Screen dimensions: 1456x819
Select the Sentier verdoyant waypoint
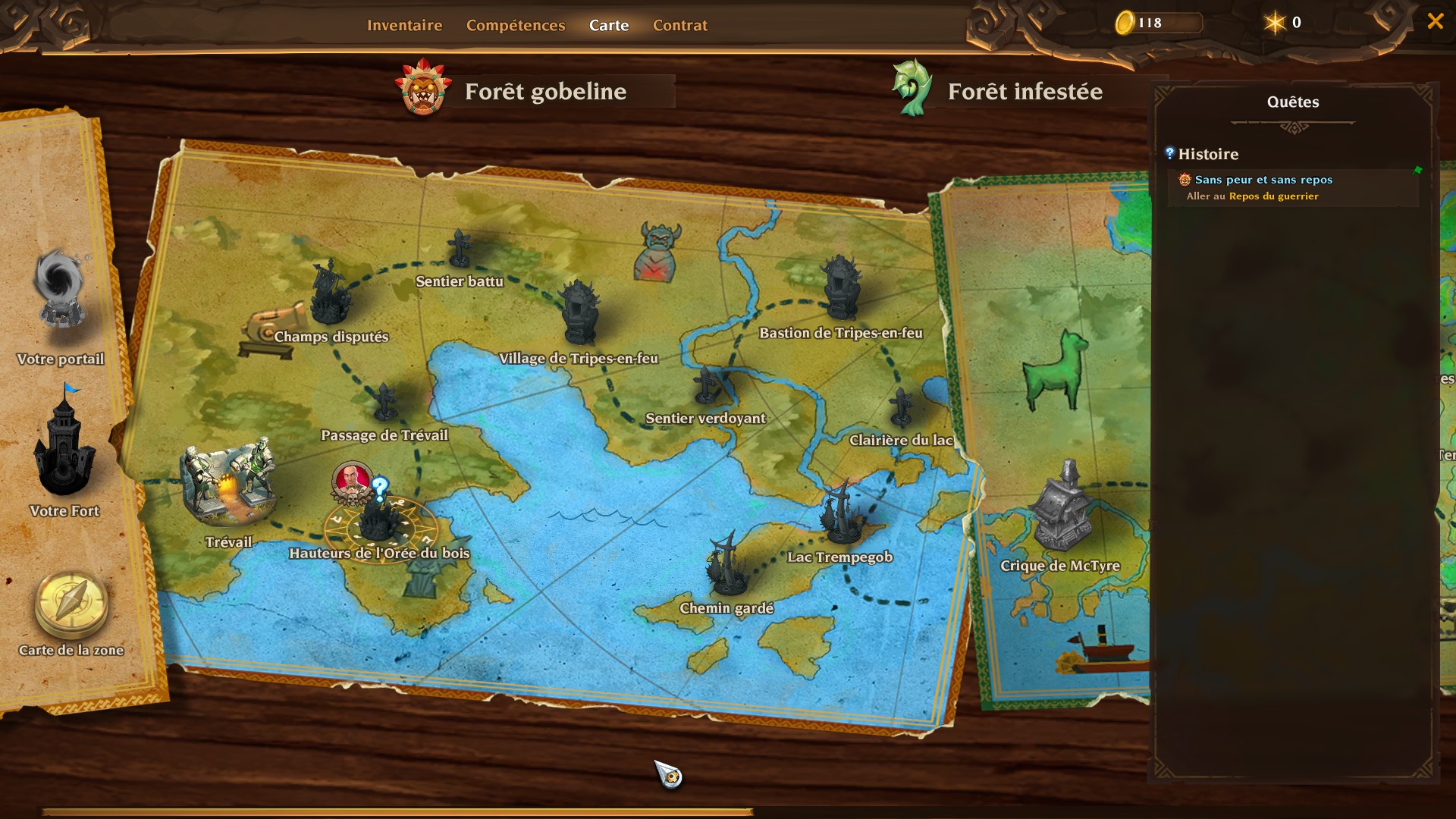tap(707, 385)
